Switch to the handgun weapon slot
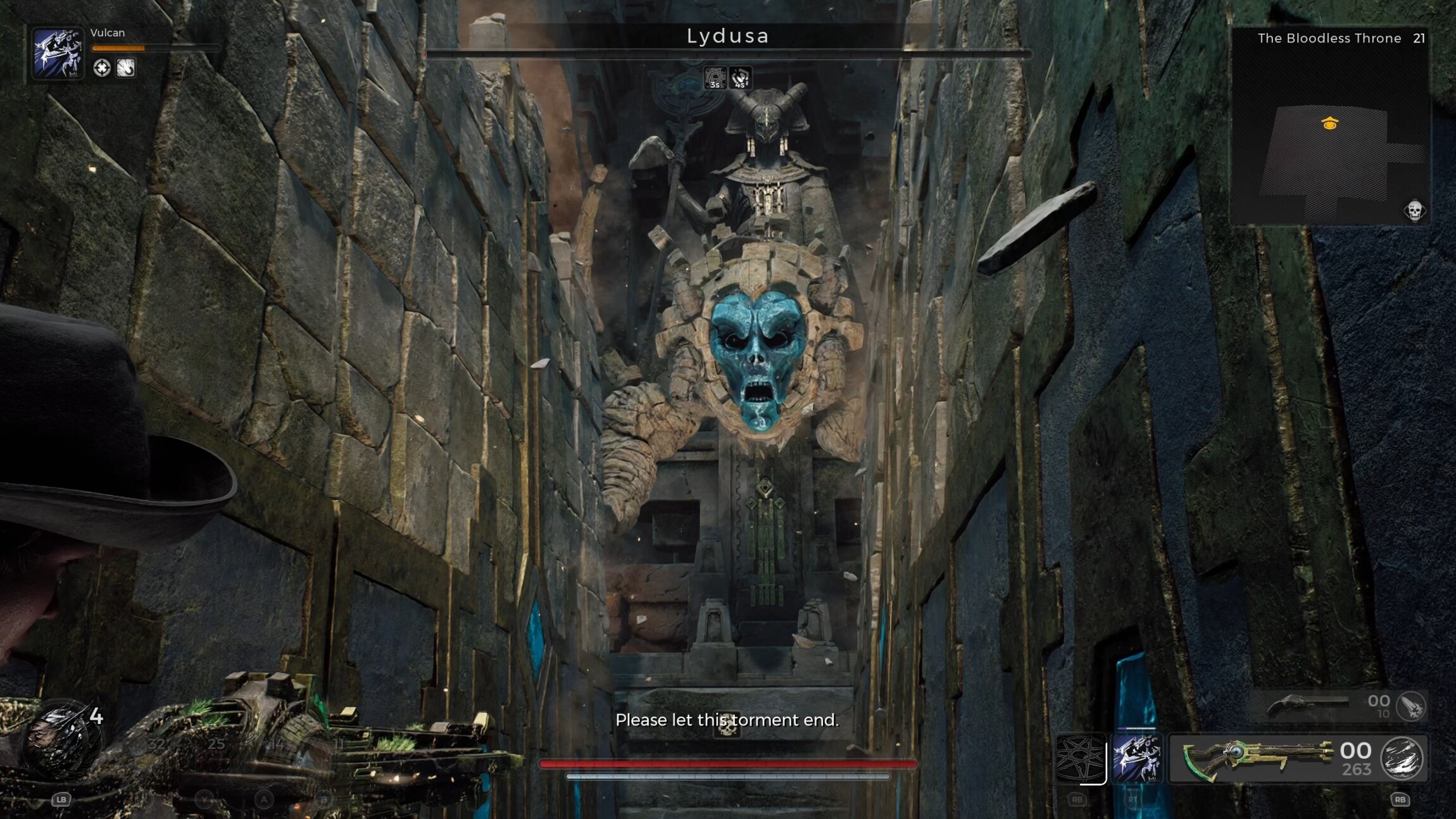 pos(1307,705)
